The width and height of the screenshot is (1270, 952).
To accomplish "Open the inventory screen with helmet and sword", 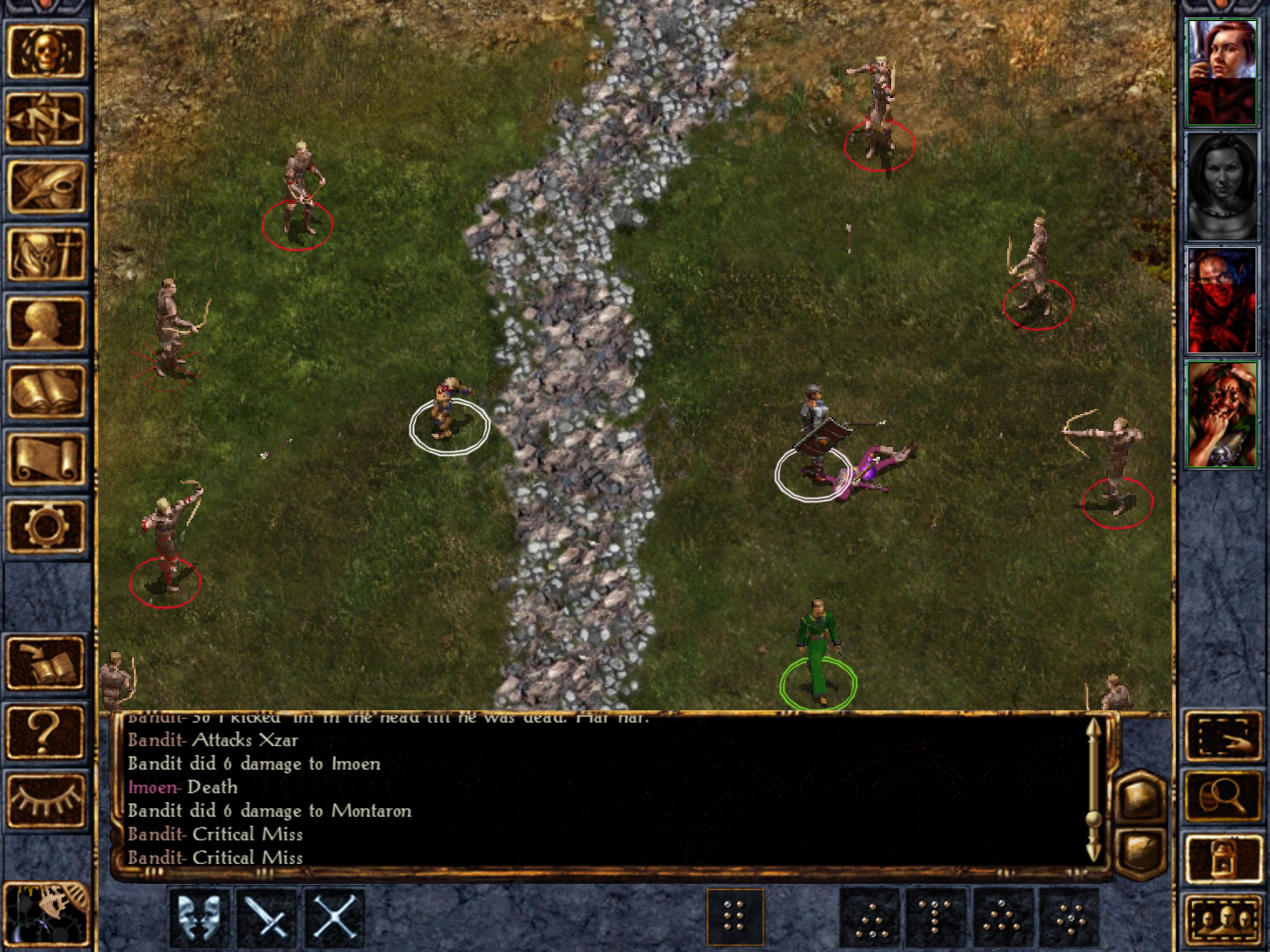I will coord(45,254).
